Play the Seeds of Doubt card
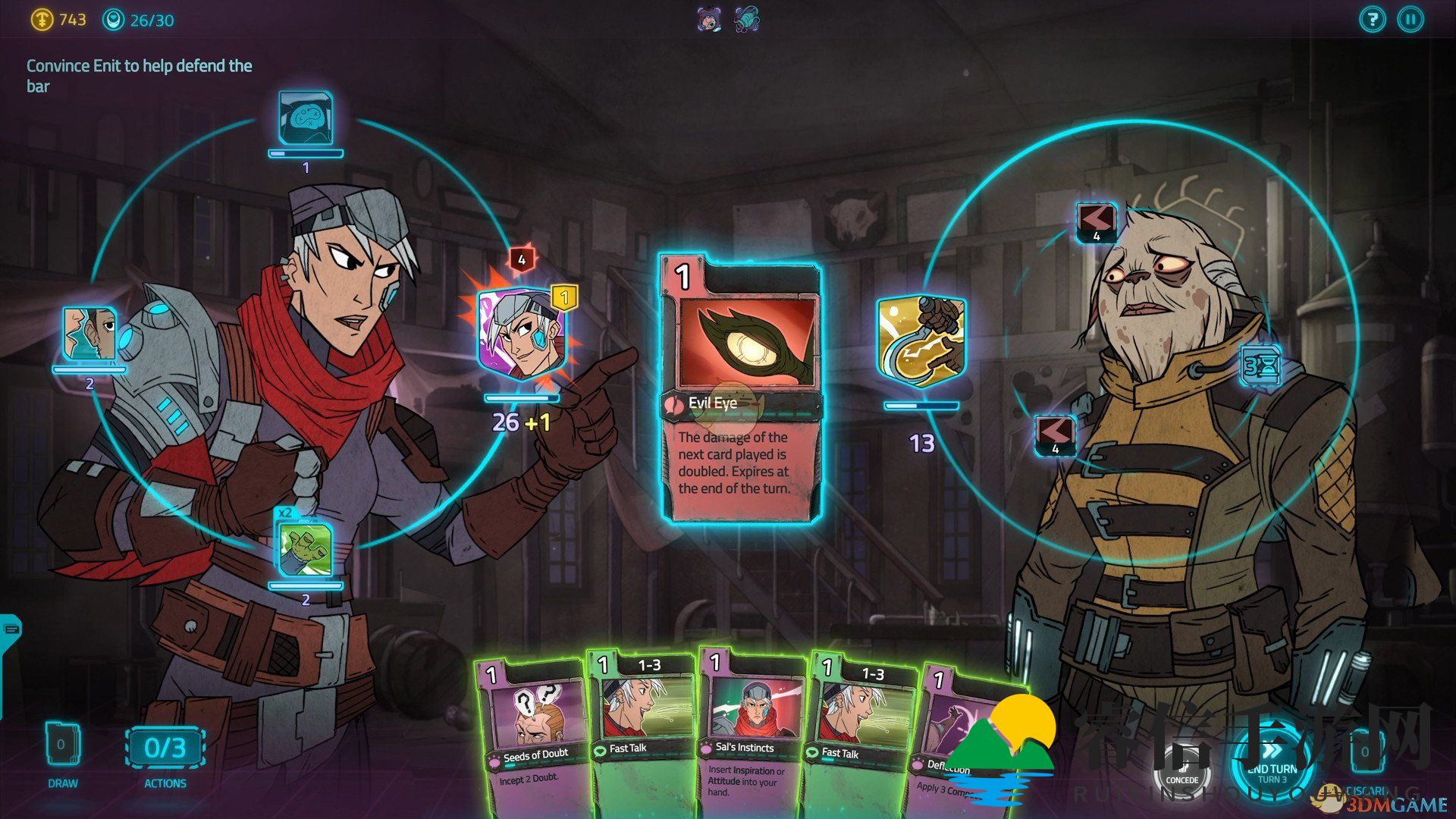 [531, 728]
